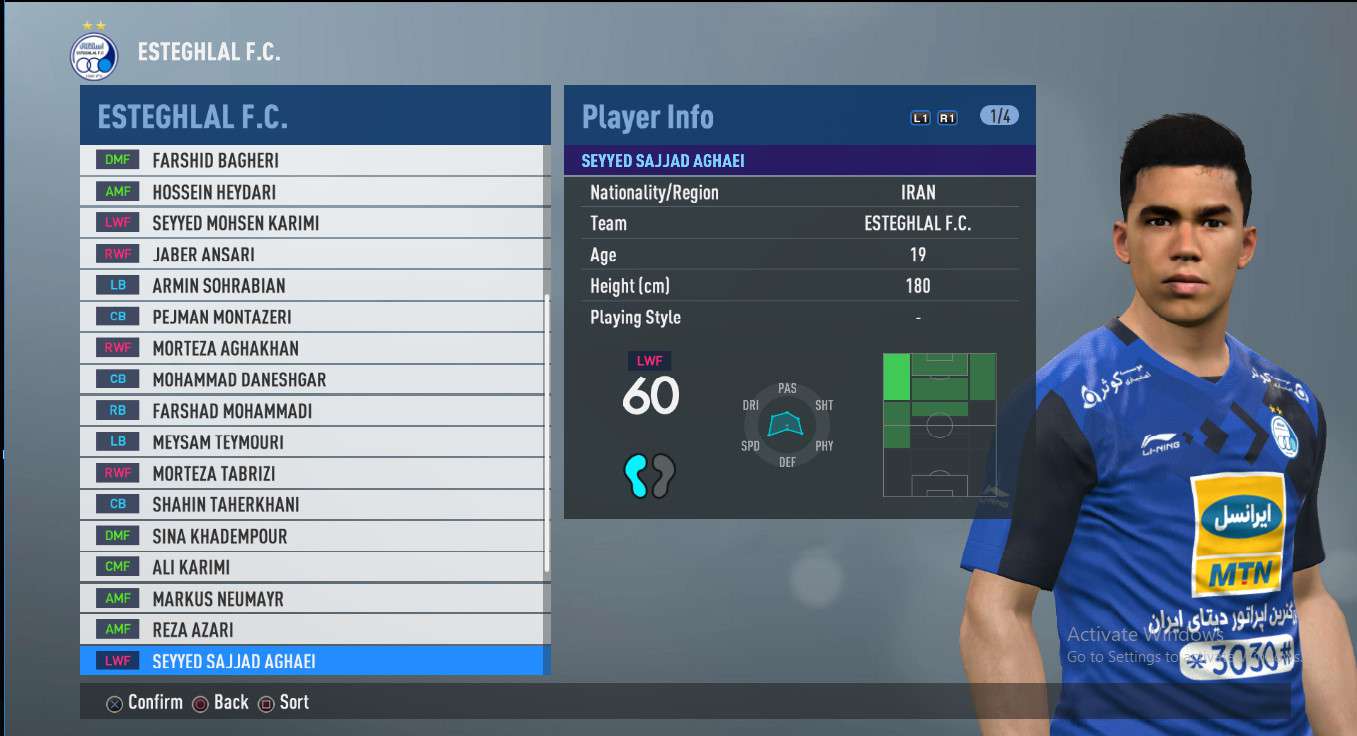Click the 1/4 Player Info page indicator
The image size is (1357, 736).
point(999,116)
